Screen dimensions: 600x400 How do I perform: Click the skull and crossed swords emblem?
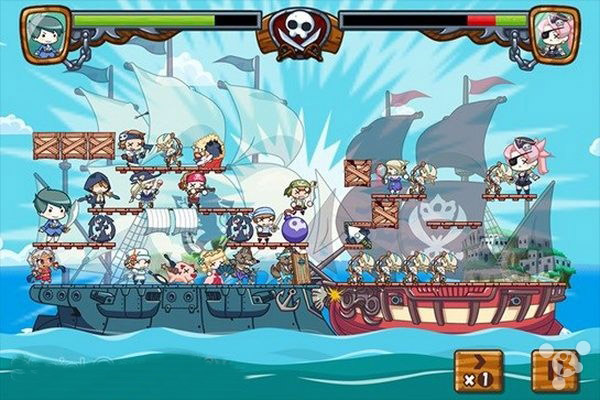(x=300, y=30)
